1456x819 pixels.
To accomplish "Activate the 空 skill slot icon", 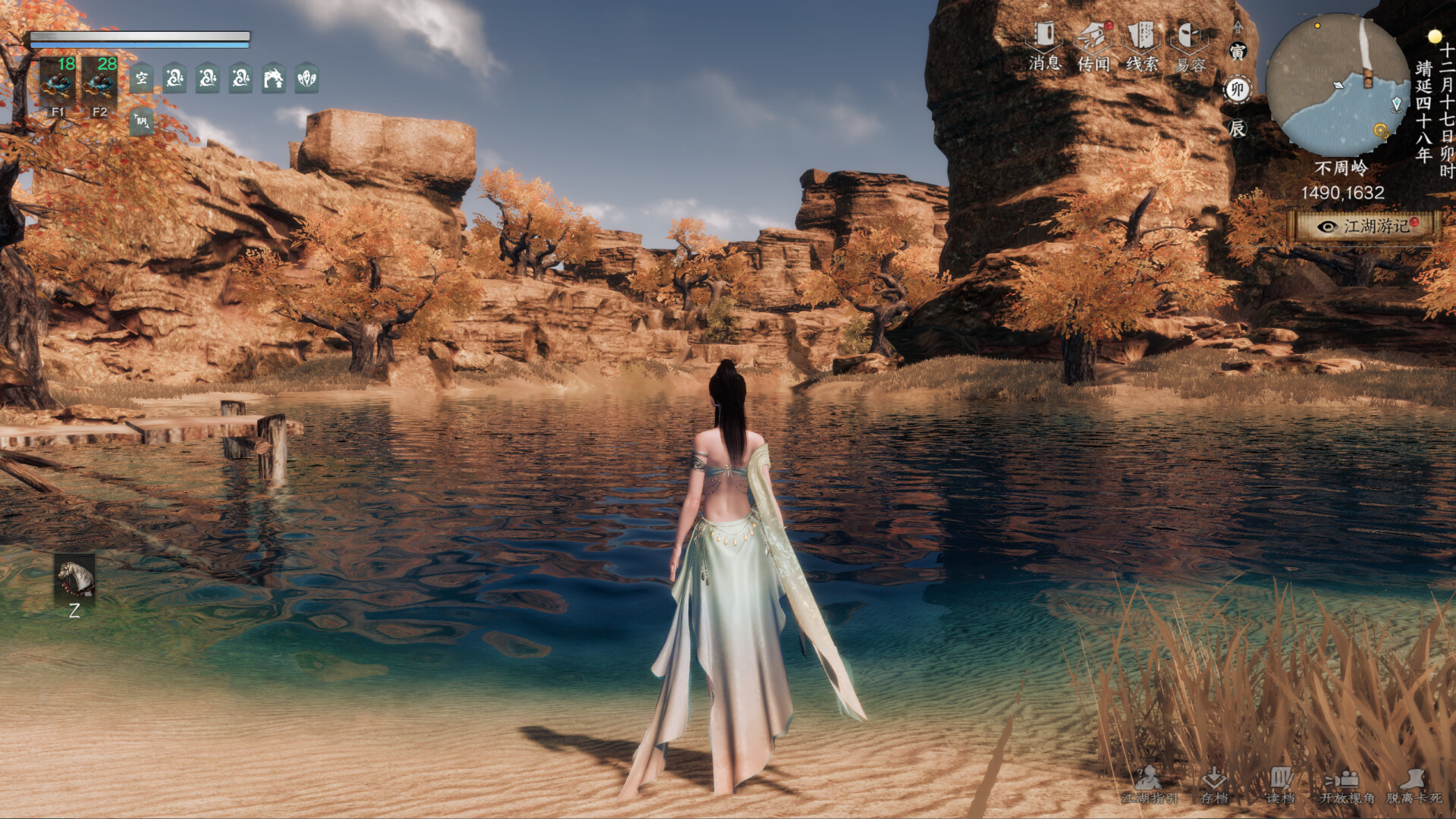I will 141,78.
